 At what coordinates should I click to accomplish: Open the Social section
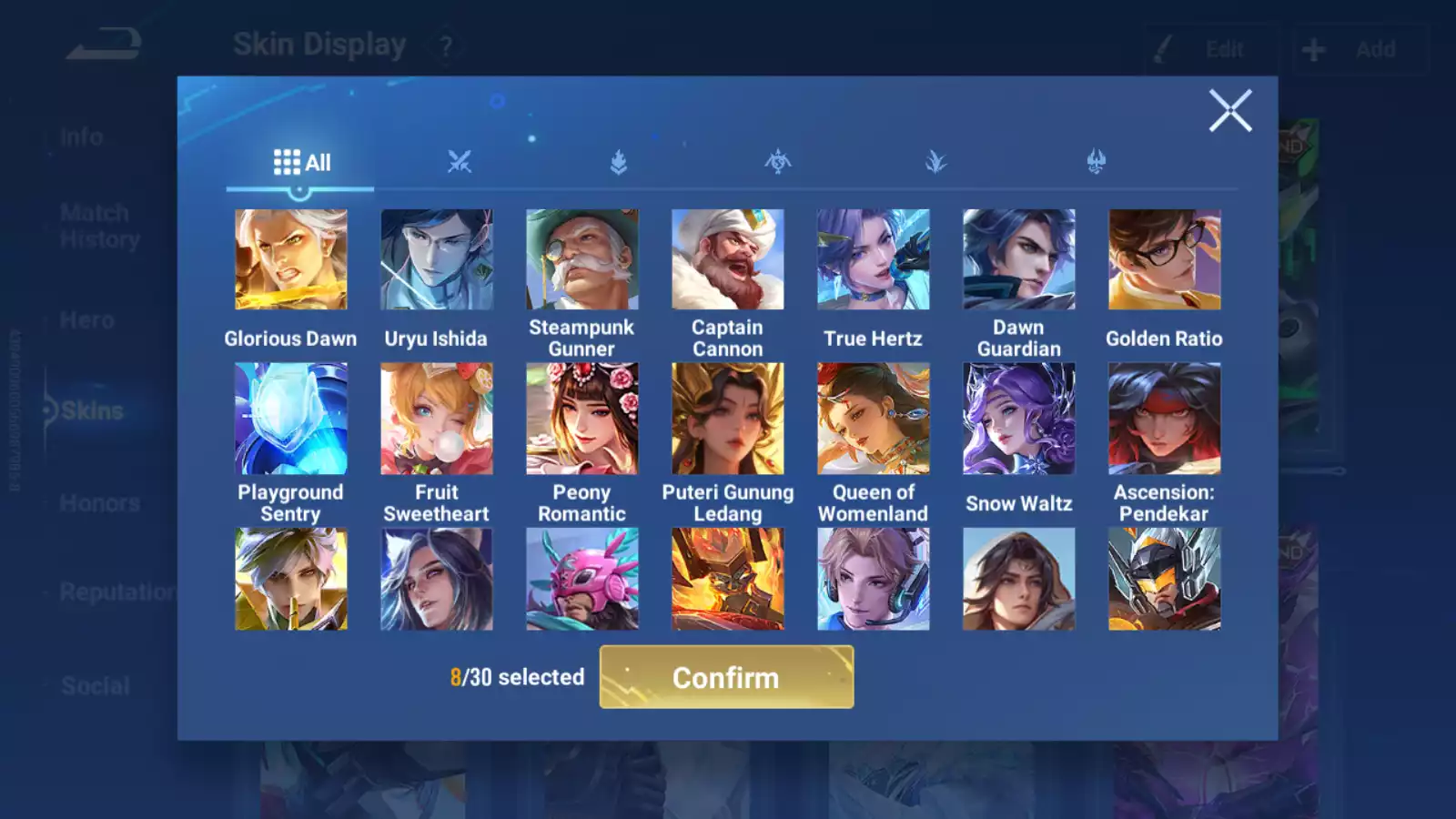(x=96, y=685)
